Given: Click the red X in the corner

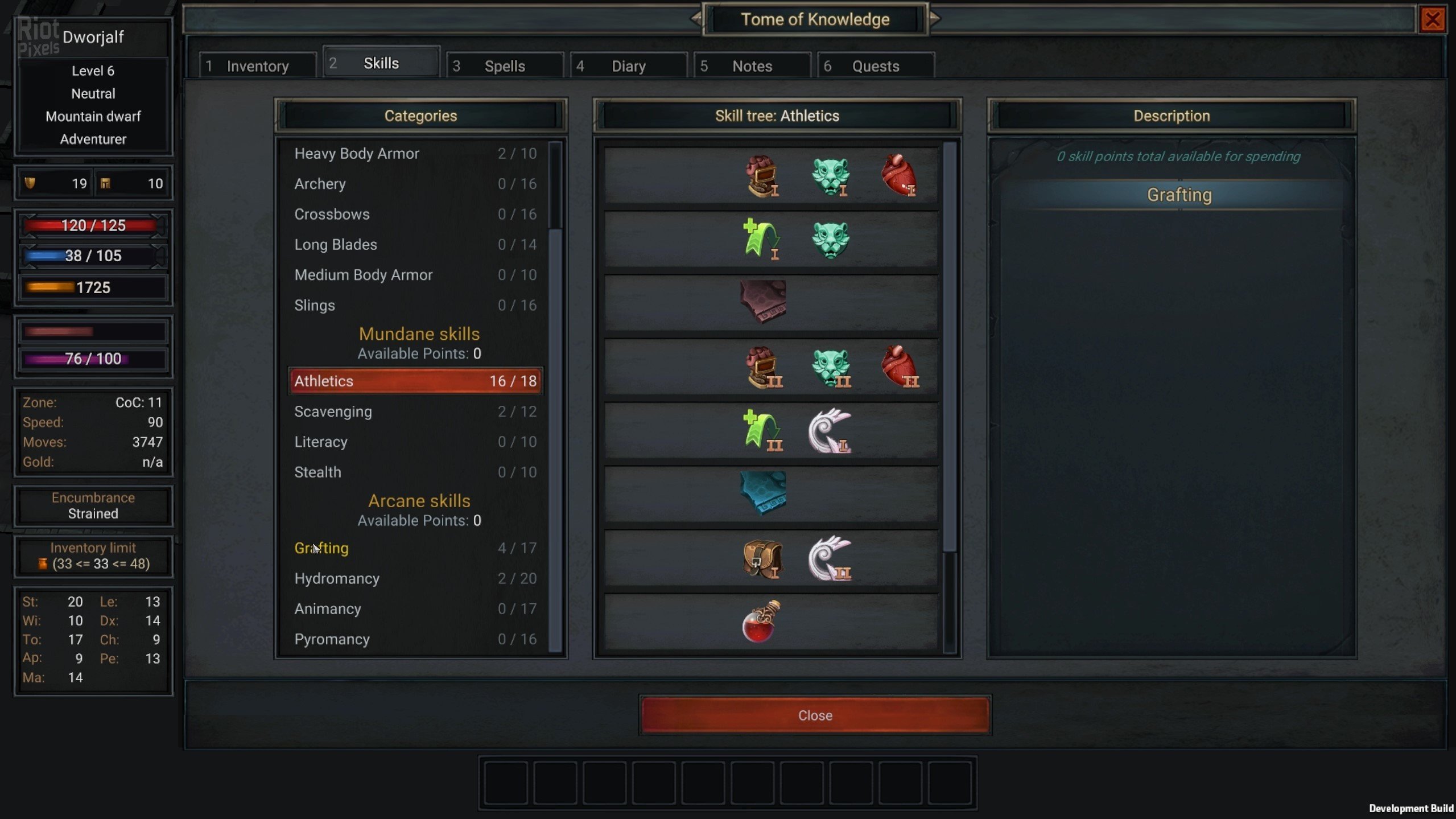Looking at the screenshot, I should pyautogui.click(x=1432, y=20).
